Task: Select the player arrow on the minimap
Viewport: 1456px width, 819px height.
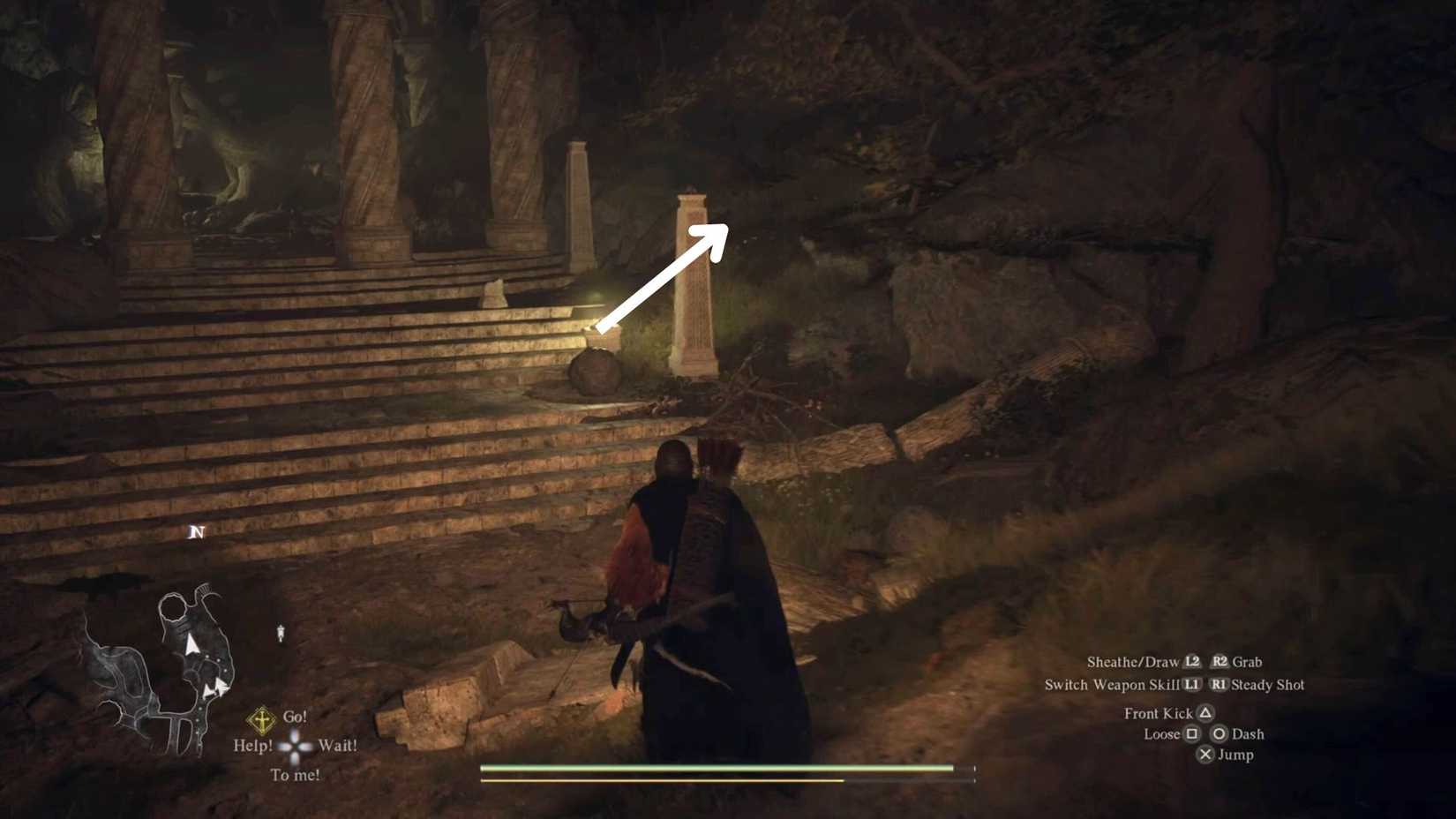Action: (x=191, y=643)
